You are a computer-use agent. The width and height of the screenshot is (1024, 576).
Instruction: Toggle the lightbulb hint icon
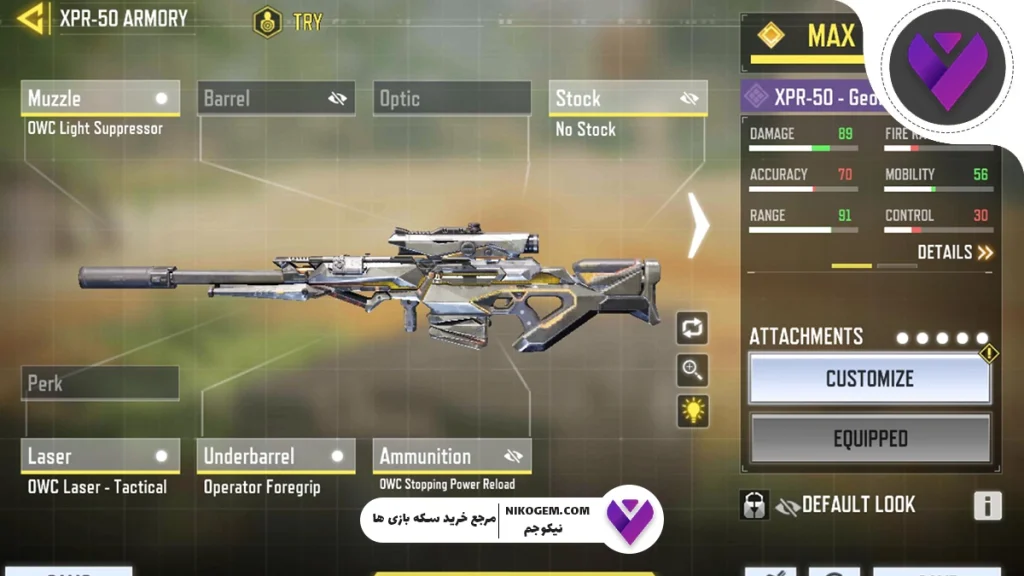692,410
